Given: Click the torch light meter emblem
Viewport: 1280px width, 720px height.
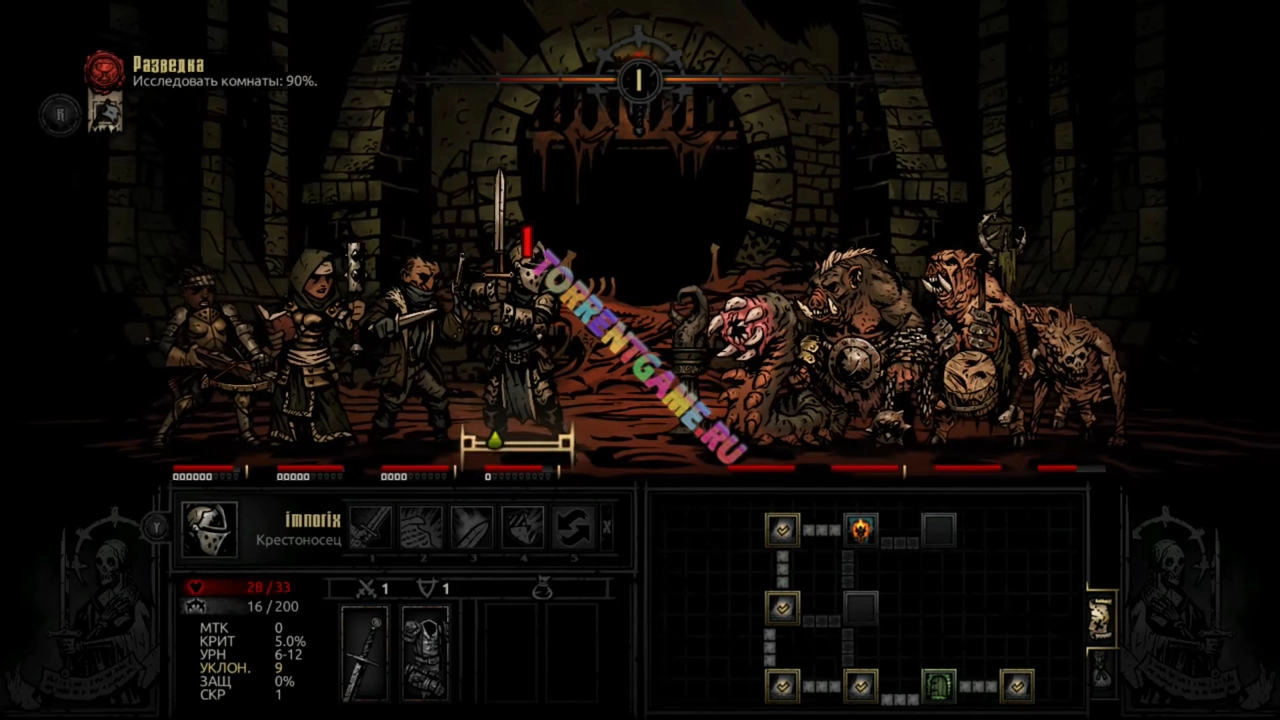Looking at the screenshot, I should click(x=638, y=78).
